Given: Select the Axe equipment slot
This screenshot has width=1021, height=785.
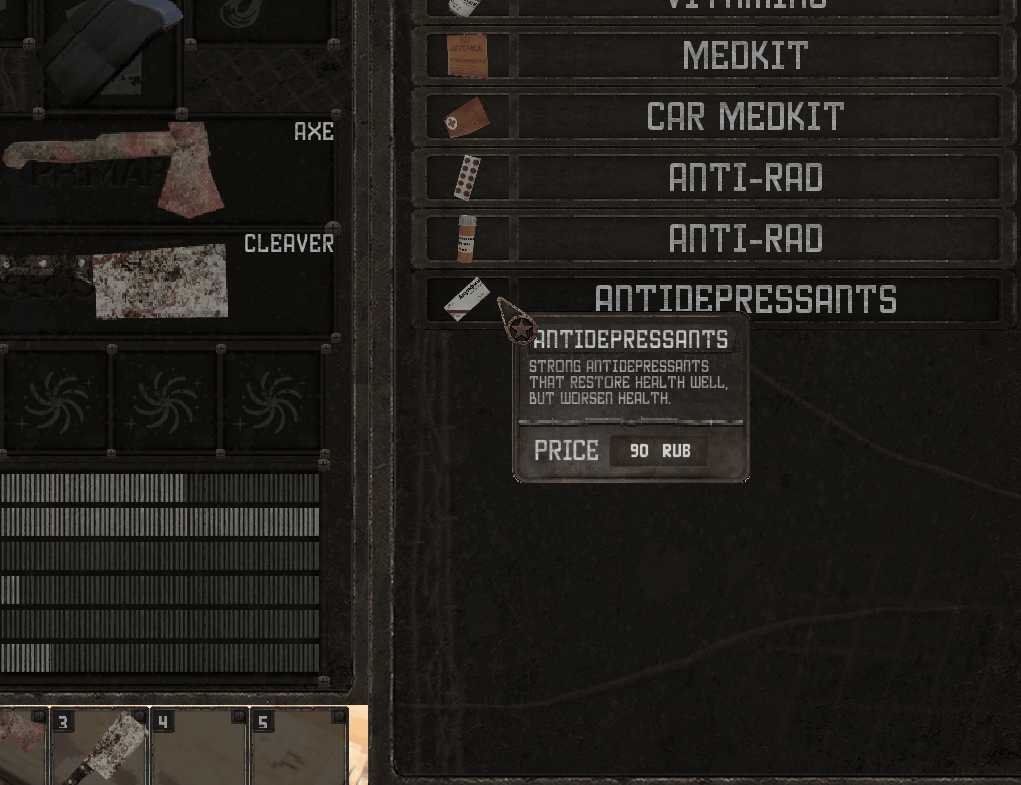Looking at the screenshot, I should click(x=170, y=168).
